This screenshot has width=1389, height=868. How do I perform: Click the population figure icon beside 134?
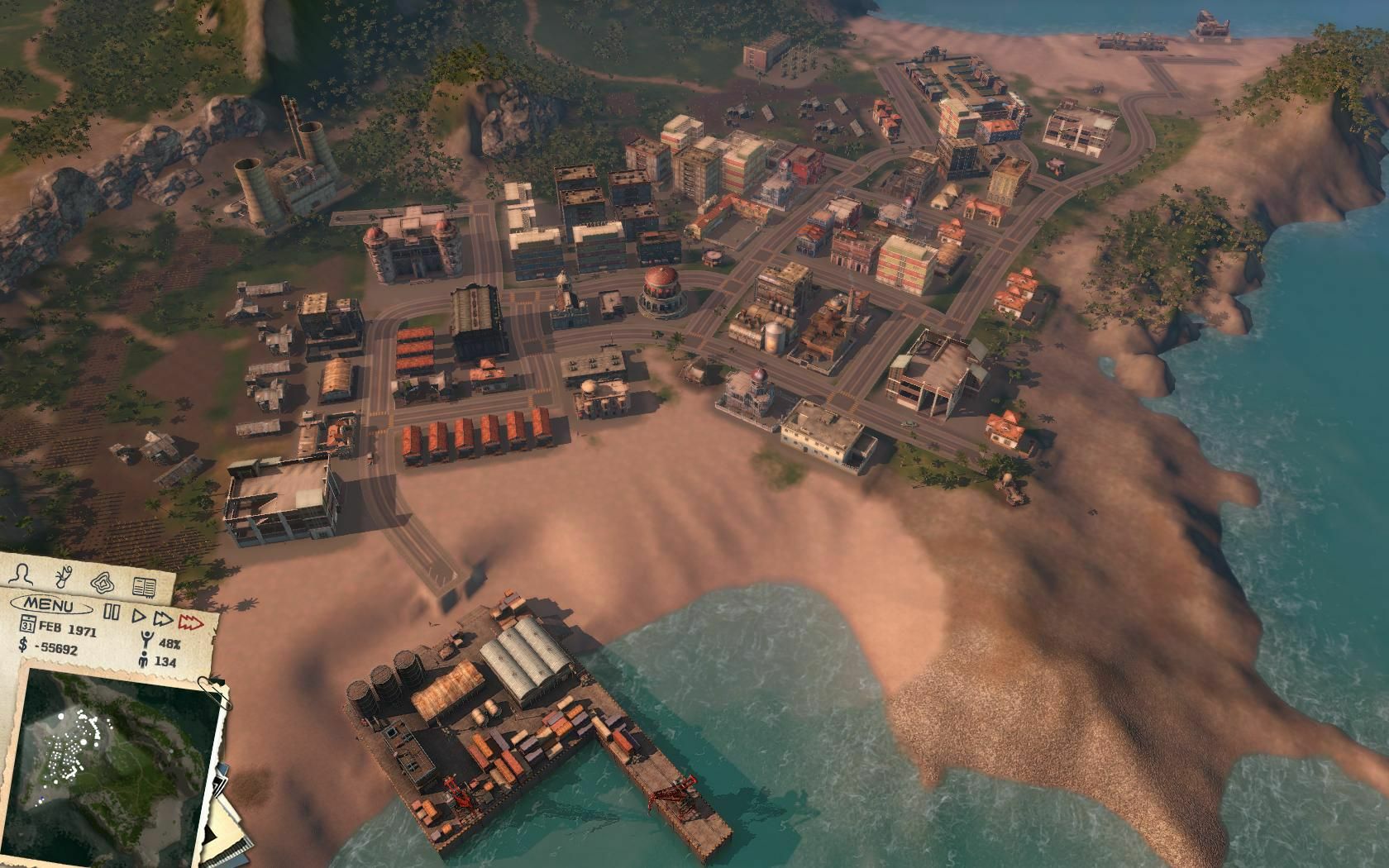pyautogui.click(x=143, y=660)
